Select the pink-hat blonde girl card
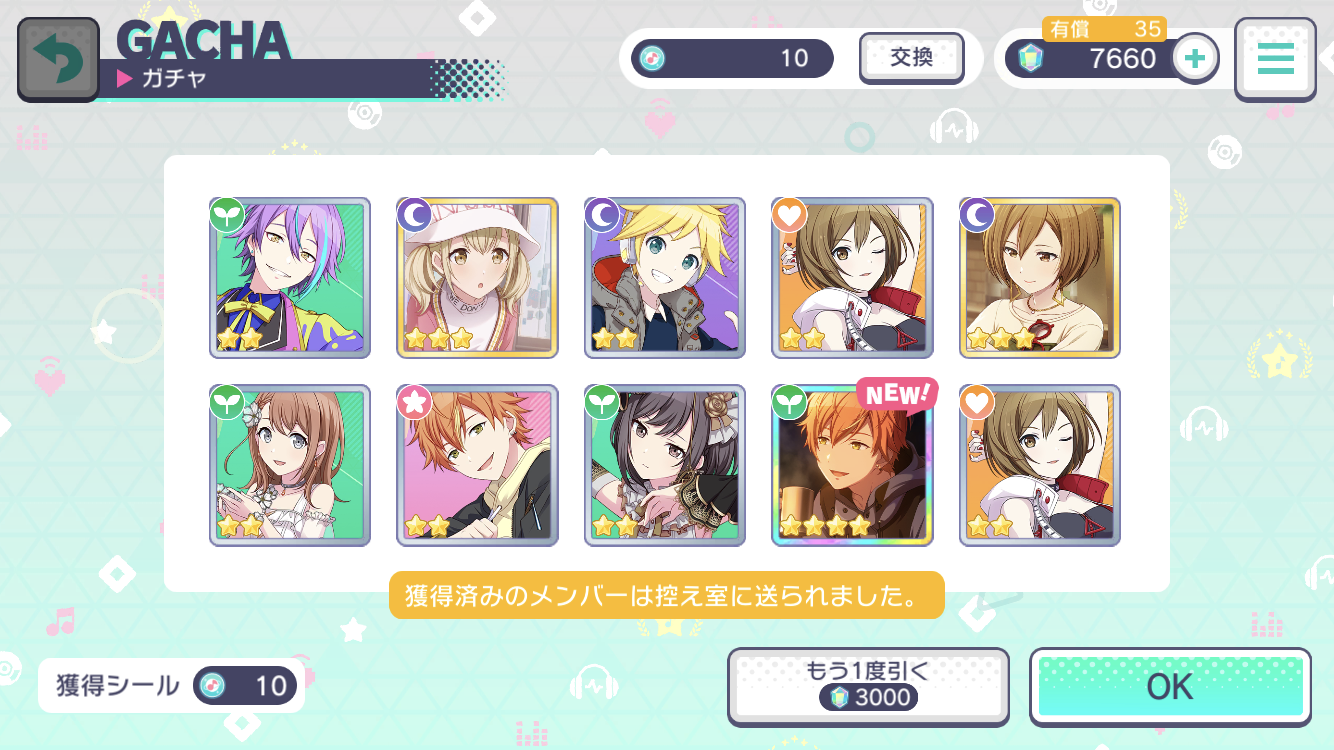The width and height of the screenshot is (1334, 750). [477, 278]
